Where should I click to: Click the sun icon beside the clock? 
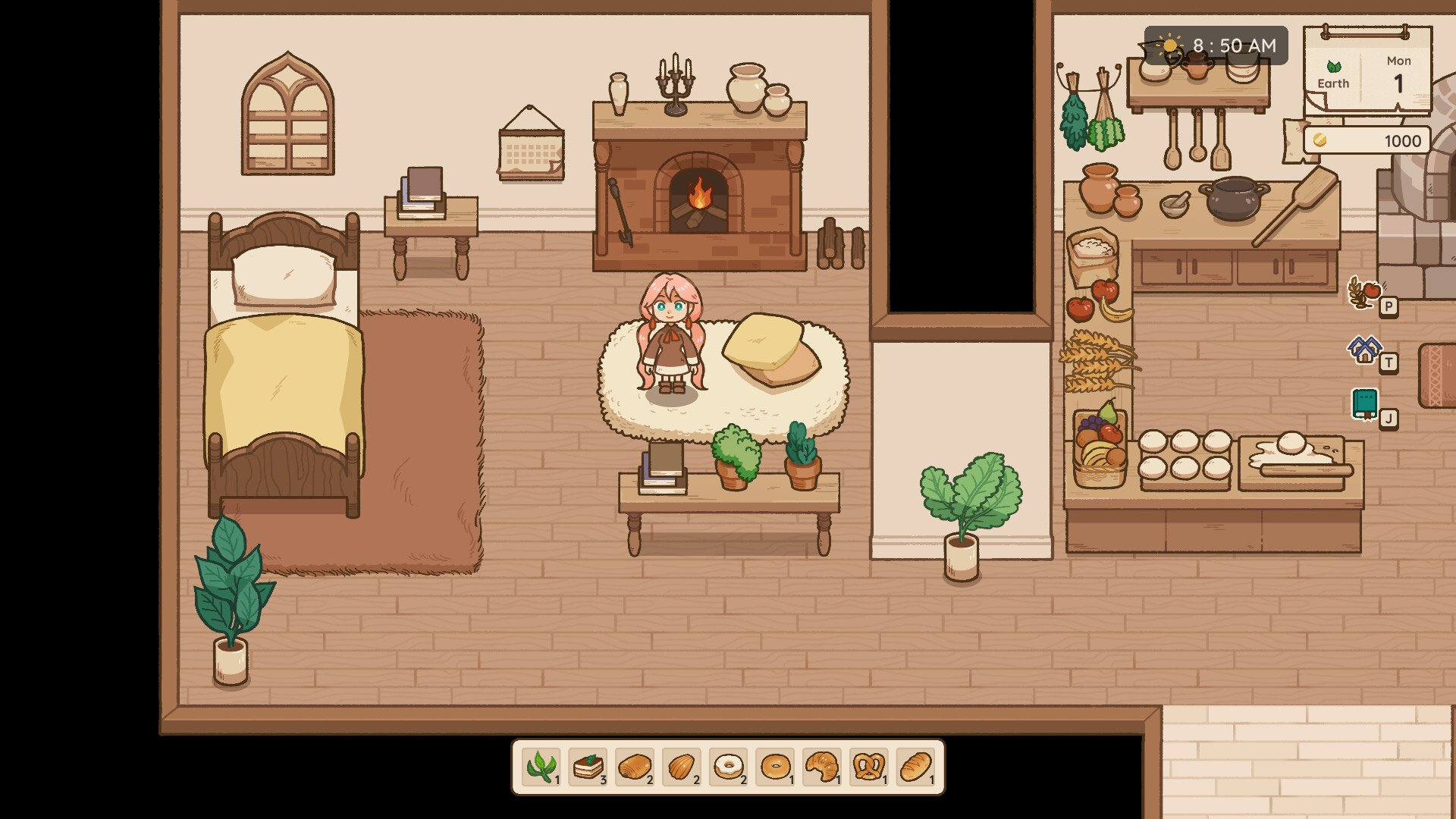click(x=1170, y=45)
